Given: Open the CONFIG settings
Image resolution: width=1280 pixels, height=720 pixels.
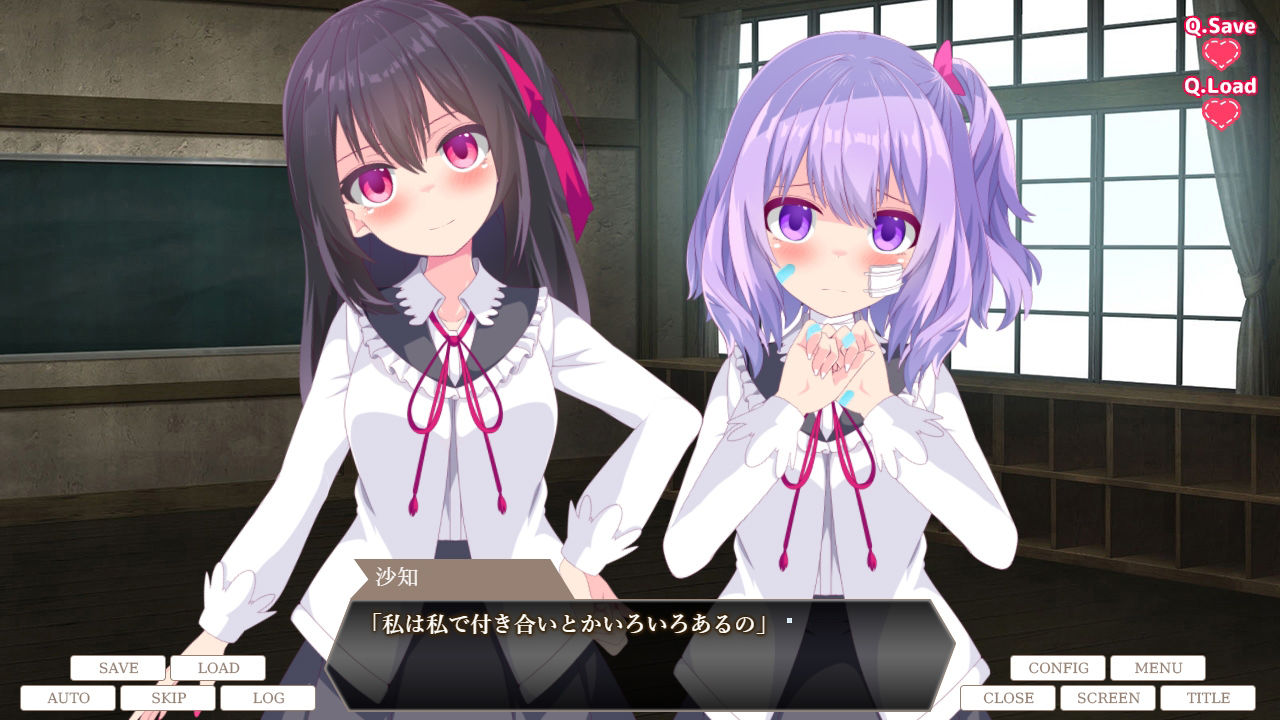Looking at the screenshot, I should tap(1059, 667).
